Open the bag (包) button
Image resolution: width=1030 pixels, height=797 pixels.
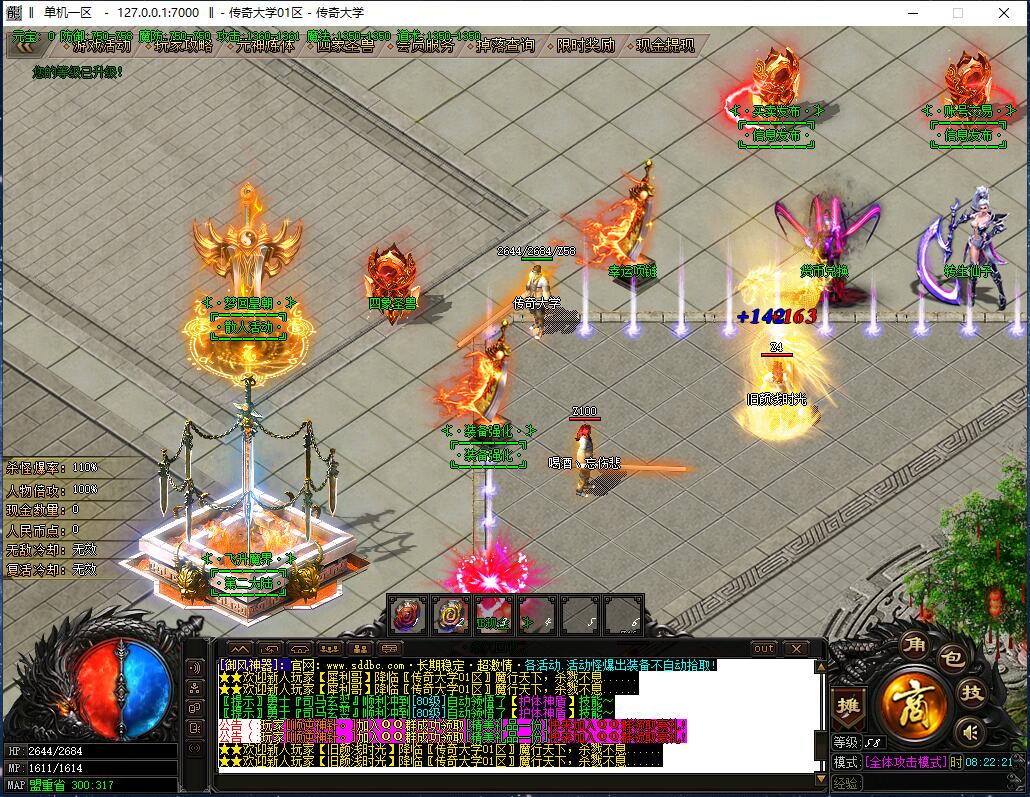953,659
